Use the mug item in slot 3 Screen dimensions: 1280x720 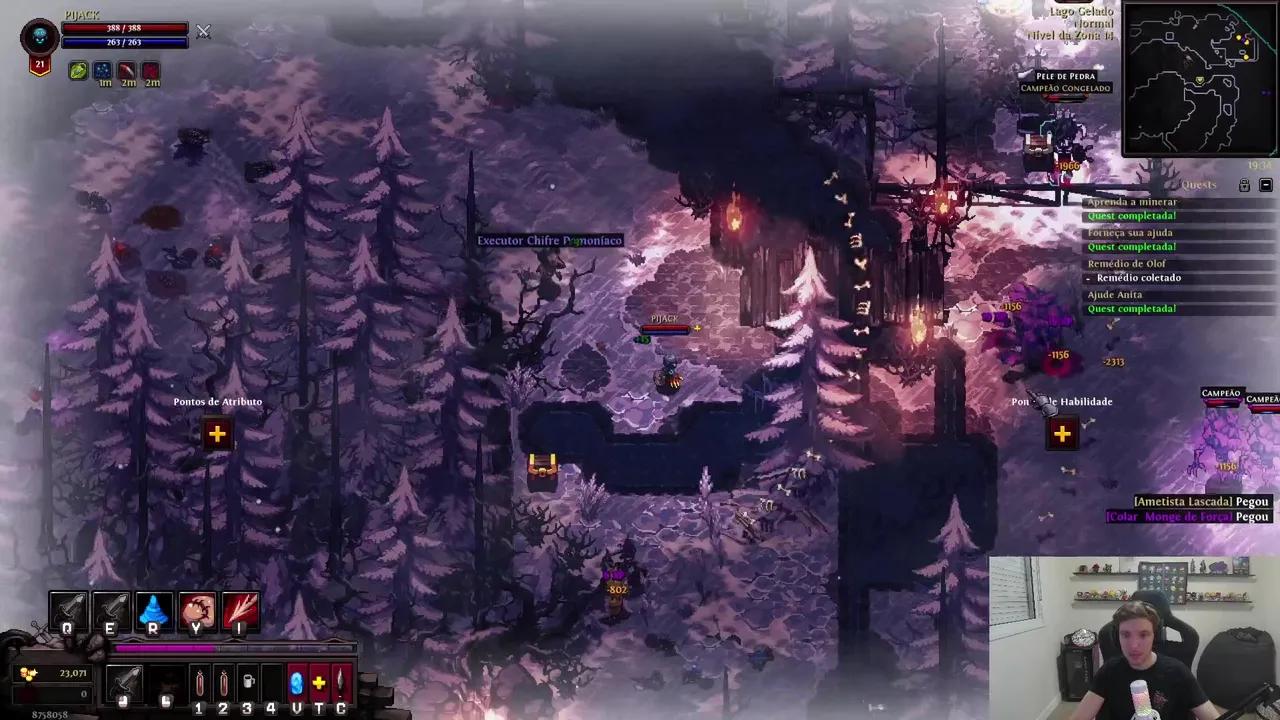[248, 684]
